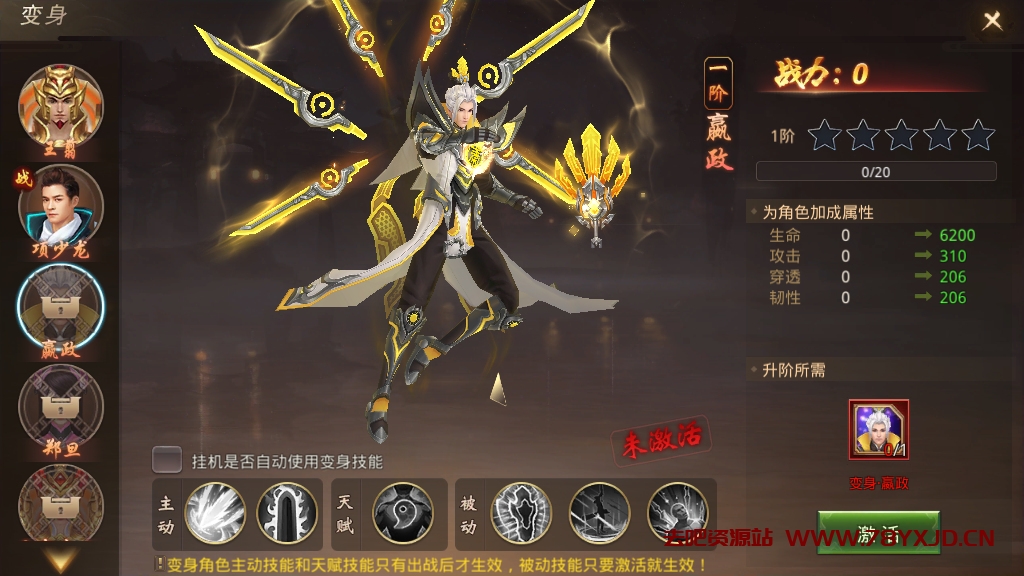Select the 王翦 transformation portrait
This screenshot has width=1024, height=576.
click(x=61, y=107)
